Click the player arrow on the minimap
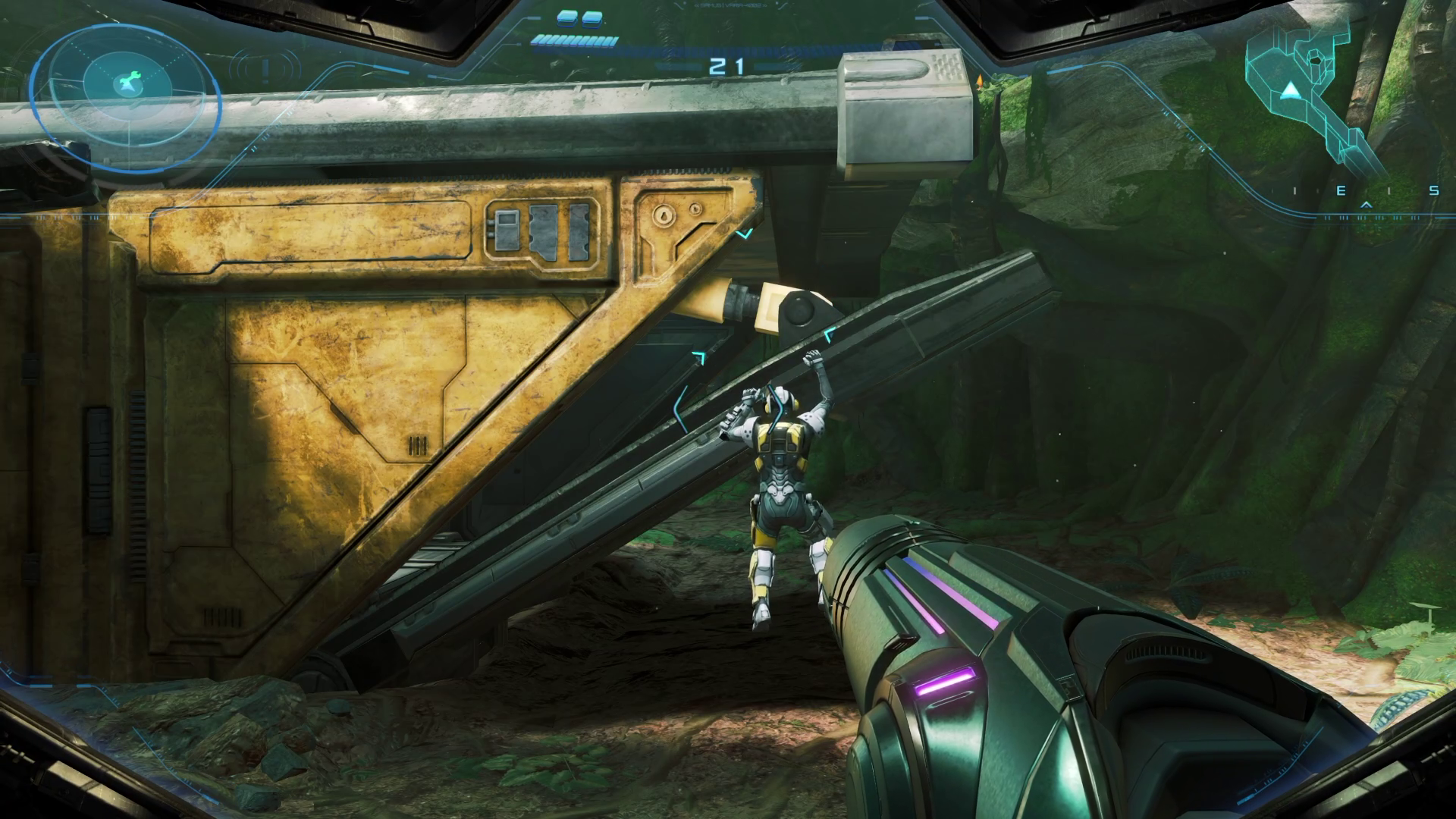Viewport: 1456px width, 819px height. pos(1288,93)
